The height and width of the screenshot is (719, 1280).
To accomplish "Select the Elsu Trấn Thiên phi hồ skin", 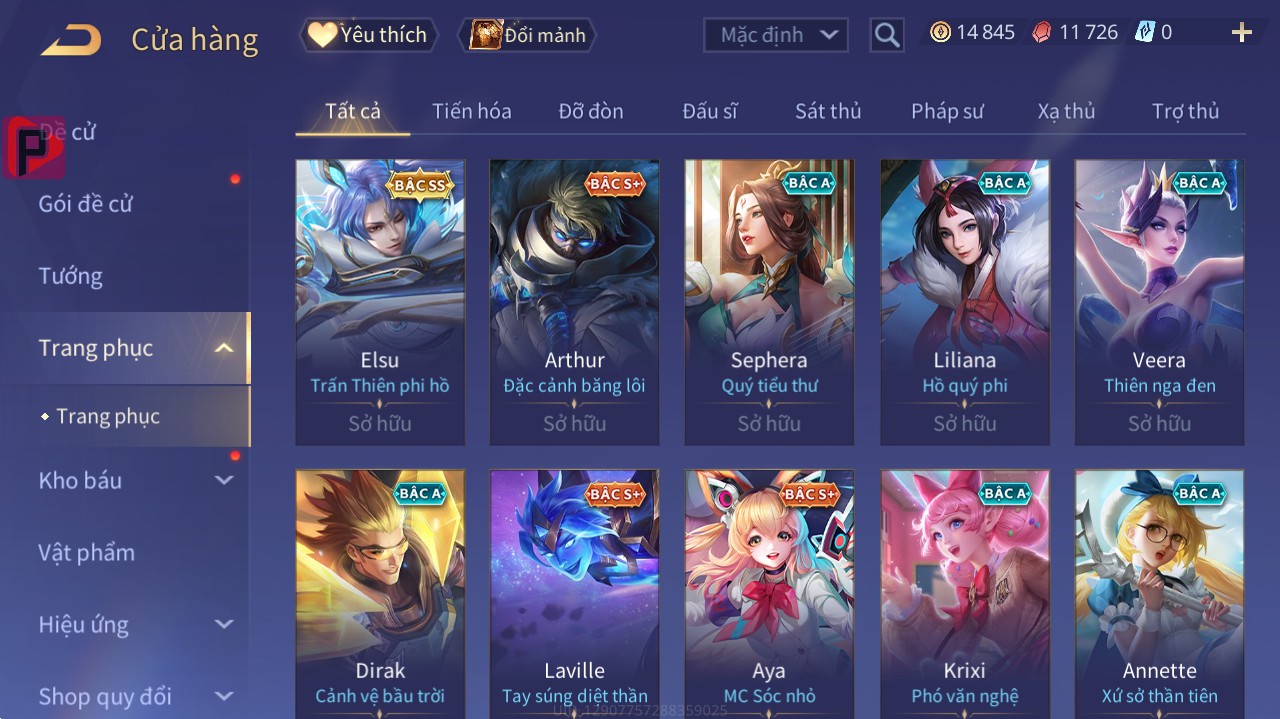I will [380, 300].
